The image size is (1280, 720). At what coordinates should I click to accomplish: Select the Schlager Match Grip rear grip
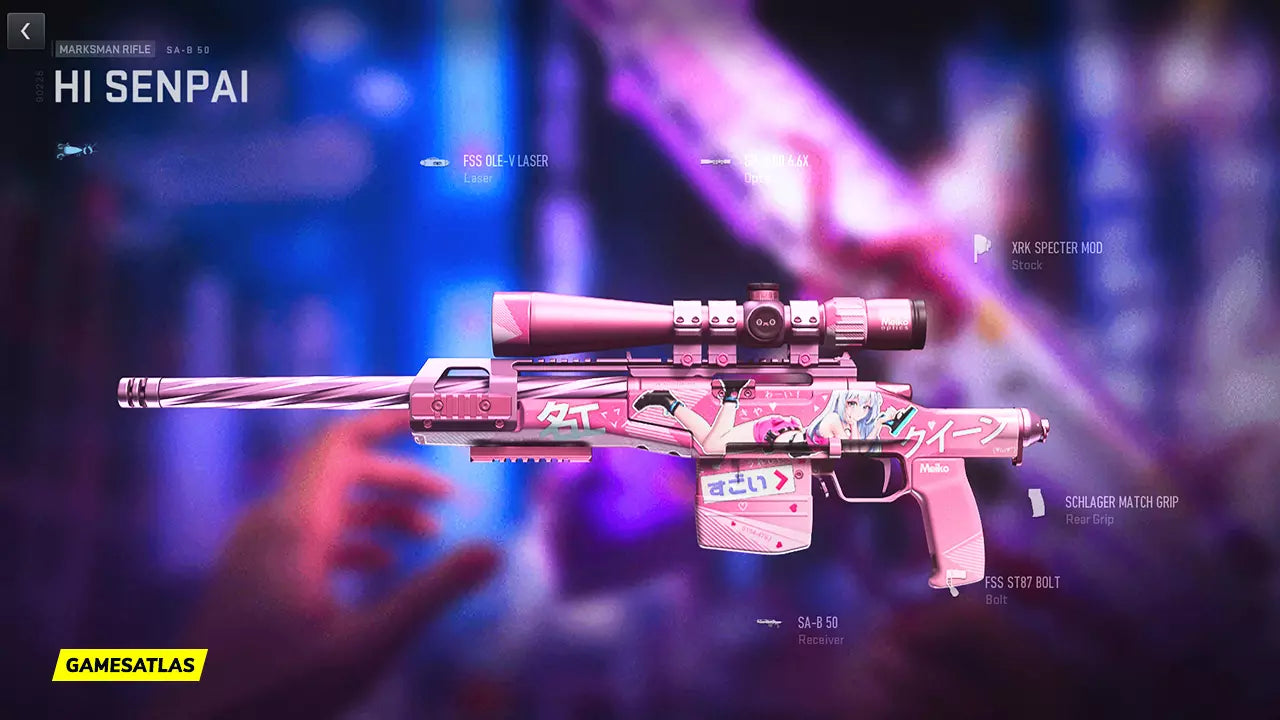coord(1120,503)
